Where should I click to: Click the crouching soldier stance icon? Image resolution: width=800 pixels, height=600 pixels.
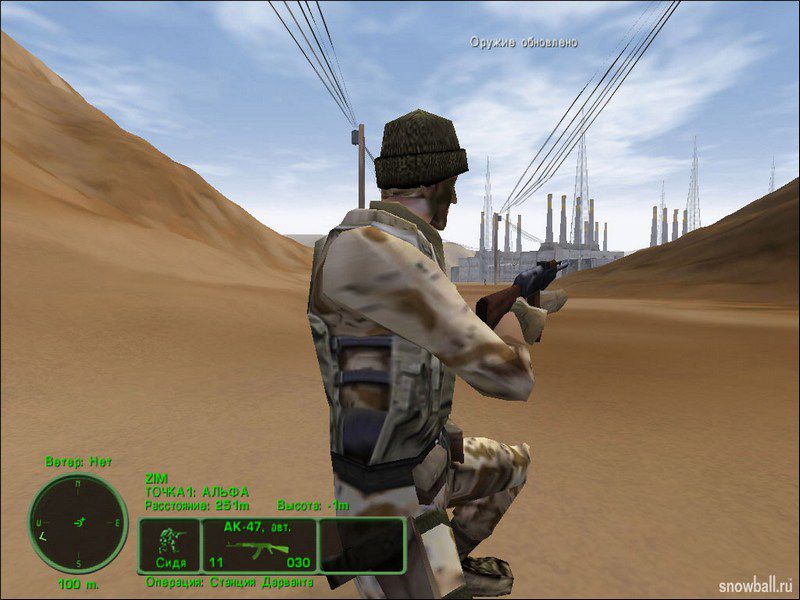[168, 545]
